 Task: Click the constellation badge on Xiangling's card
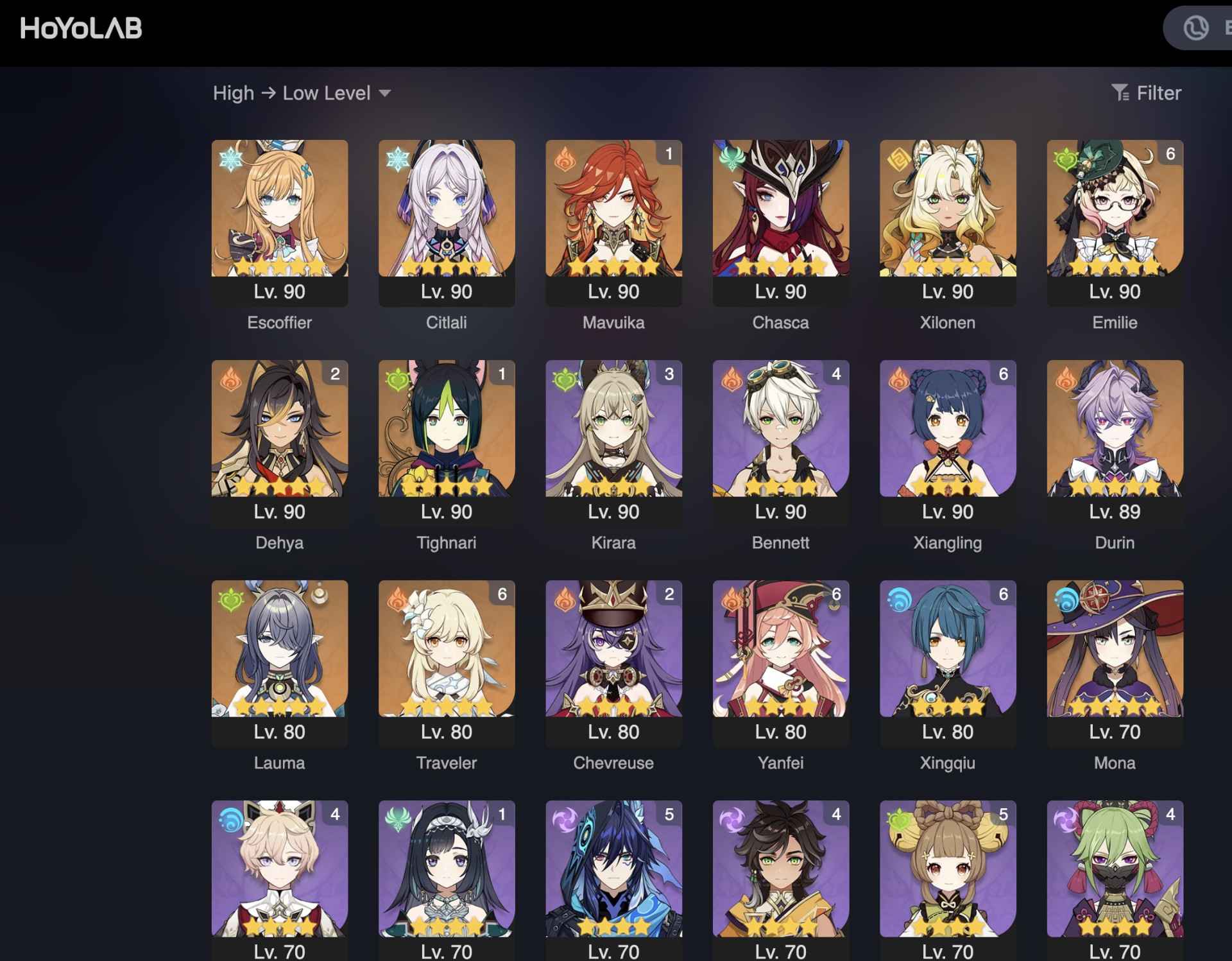[x=1002, y=375]
